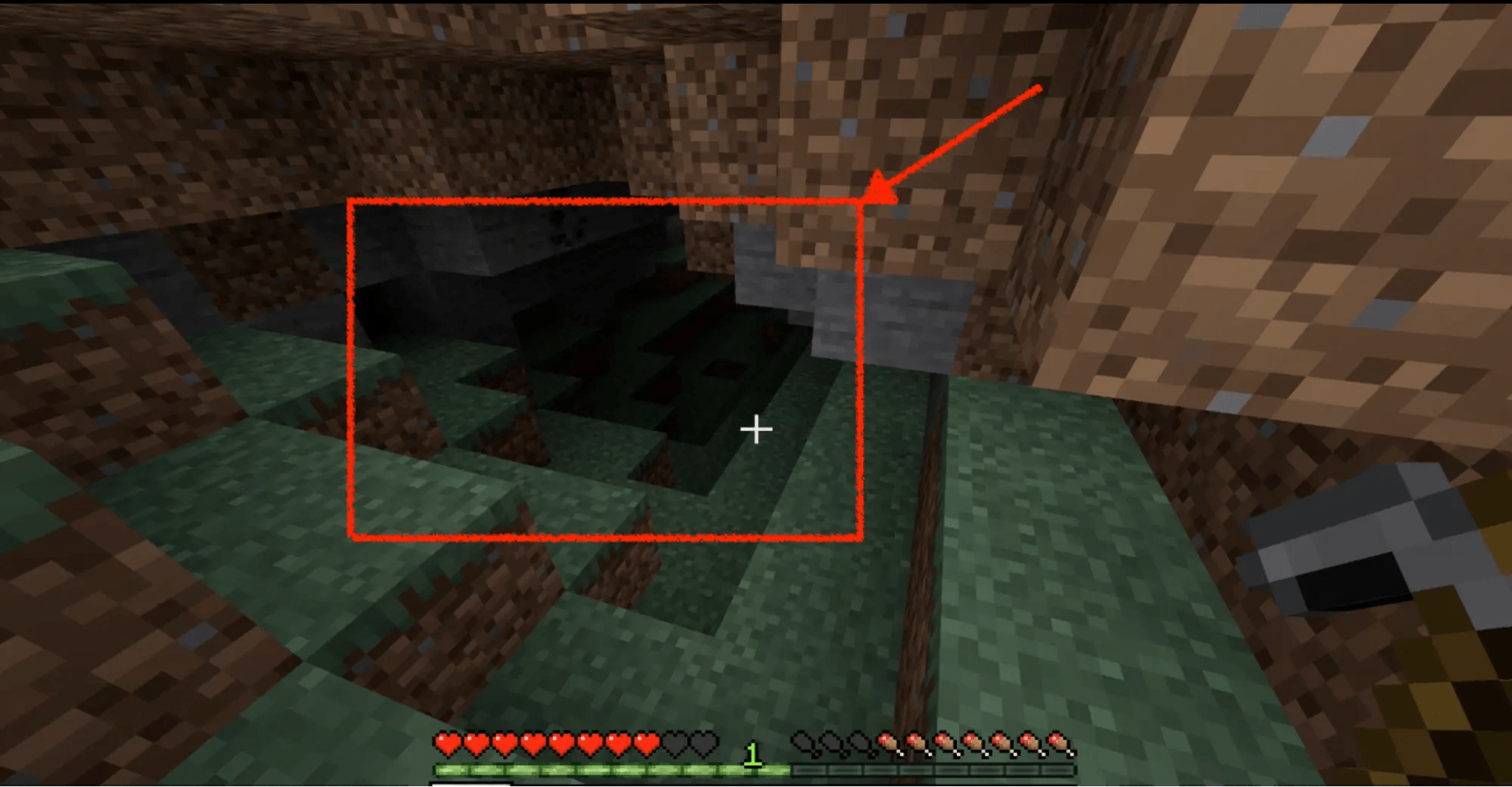Click the crosshair at screen center
1512x787 pixels.
[755, 429]
